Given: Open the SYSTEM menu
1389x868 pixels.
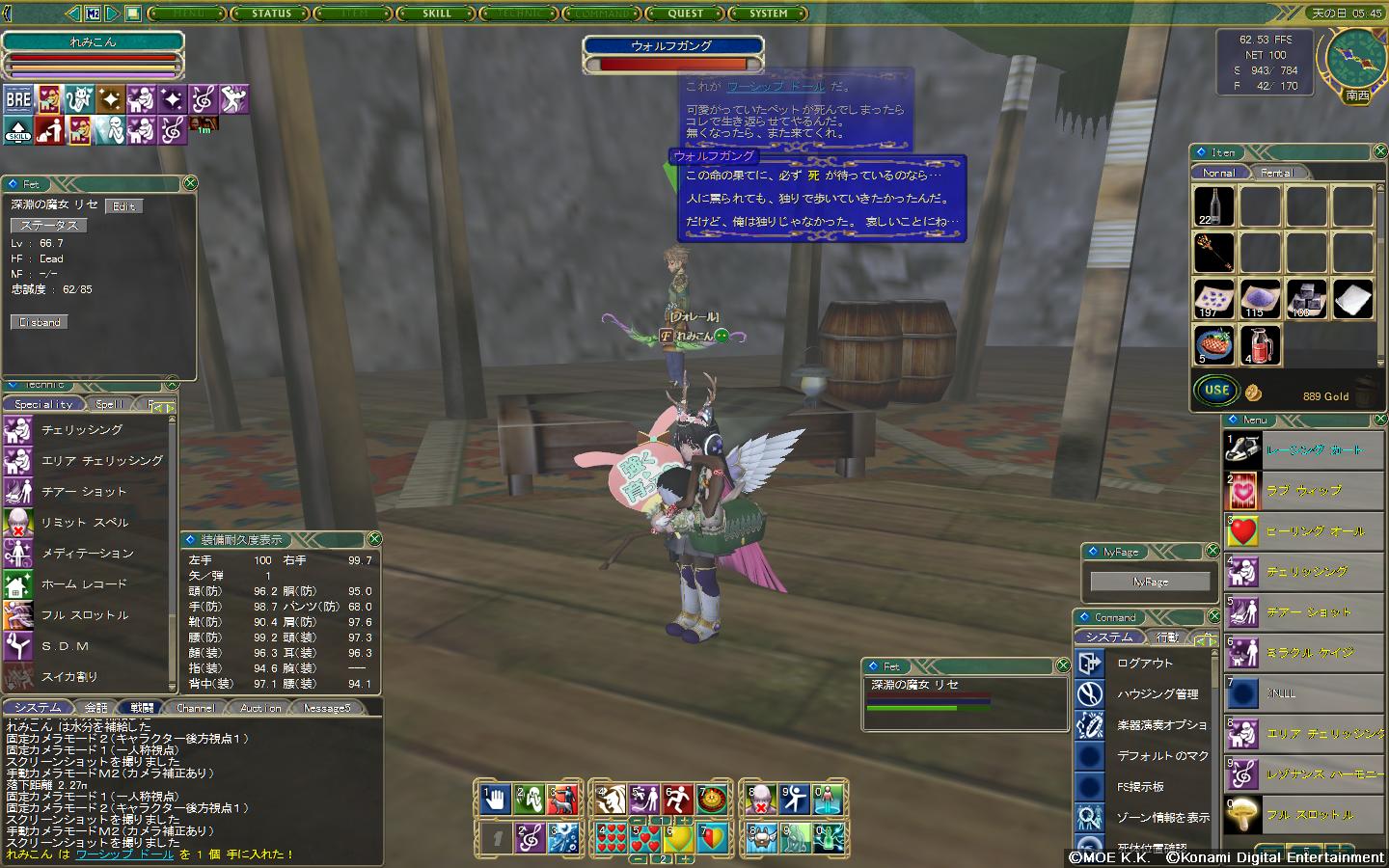Looking at the screenshot, I should click(x=769, y=14).
